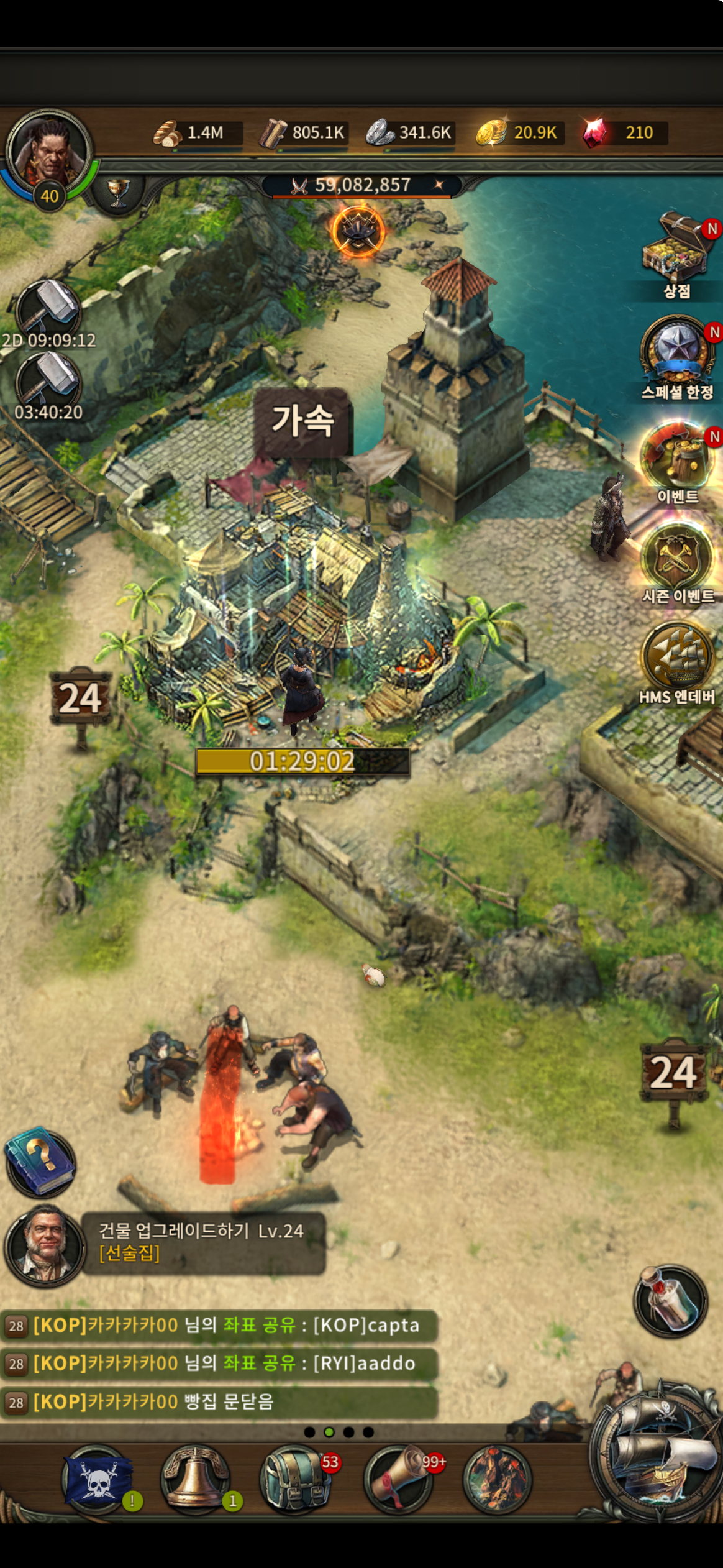Open the 이벤트 menu
Screen dimensions: 723x1568
tap(676, 456)
